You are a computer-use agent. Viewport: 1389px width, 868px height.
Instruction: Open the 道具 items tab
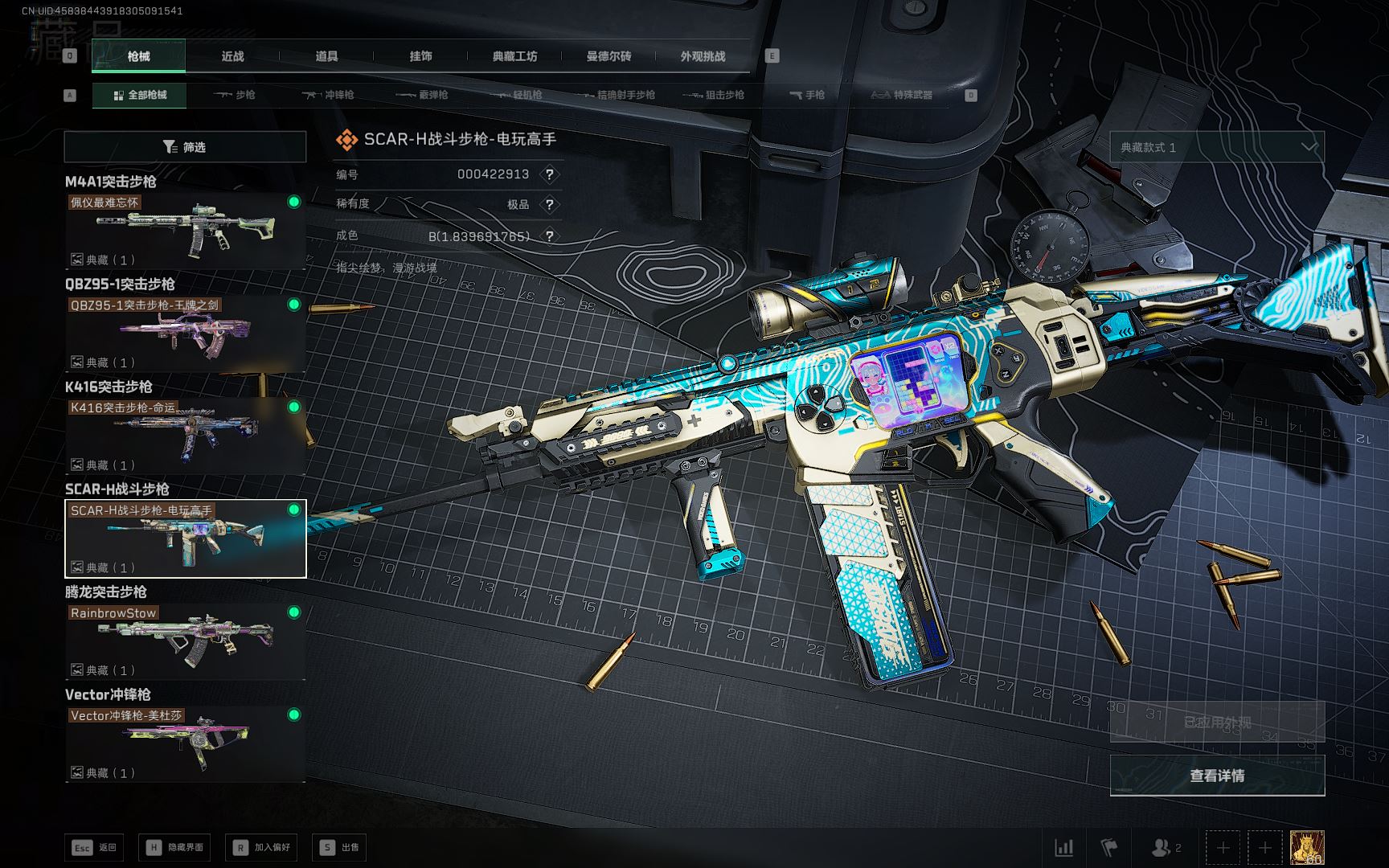point(326,56)
